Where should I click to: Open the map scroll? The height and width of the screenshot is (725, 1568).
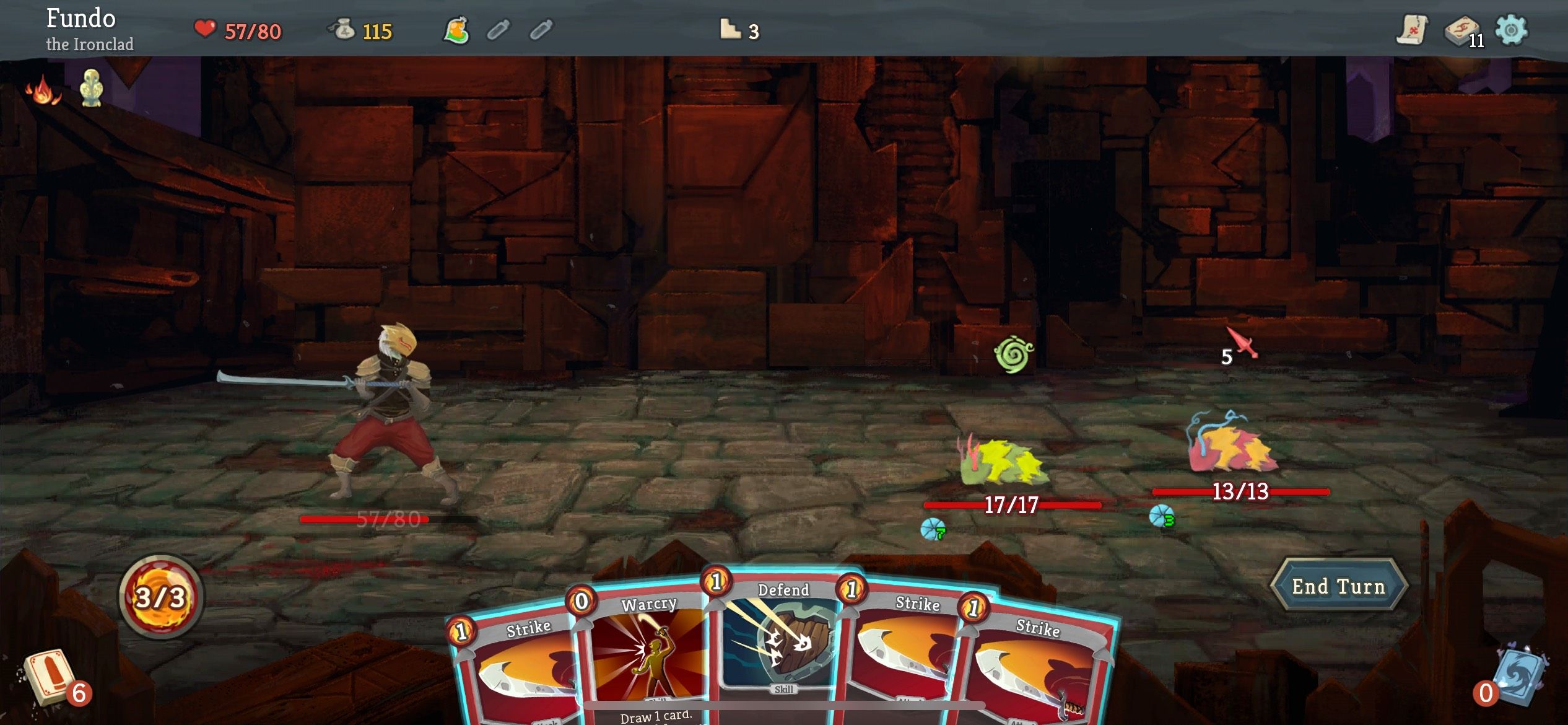[1411, 30]
